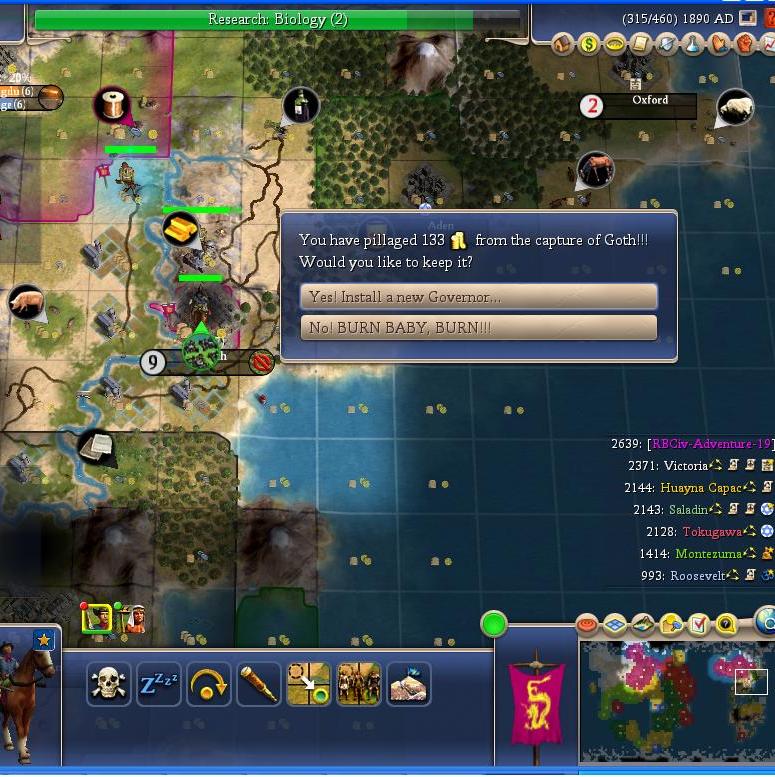The image size is (775, 777).
Task: Choose 'Yes! Install a new Governor...'
Action: point(478,297)
